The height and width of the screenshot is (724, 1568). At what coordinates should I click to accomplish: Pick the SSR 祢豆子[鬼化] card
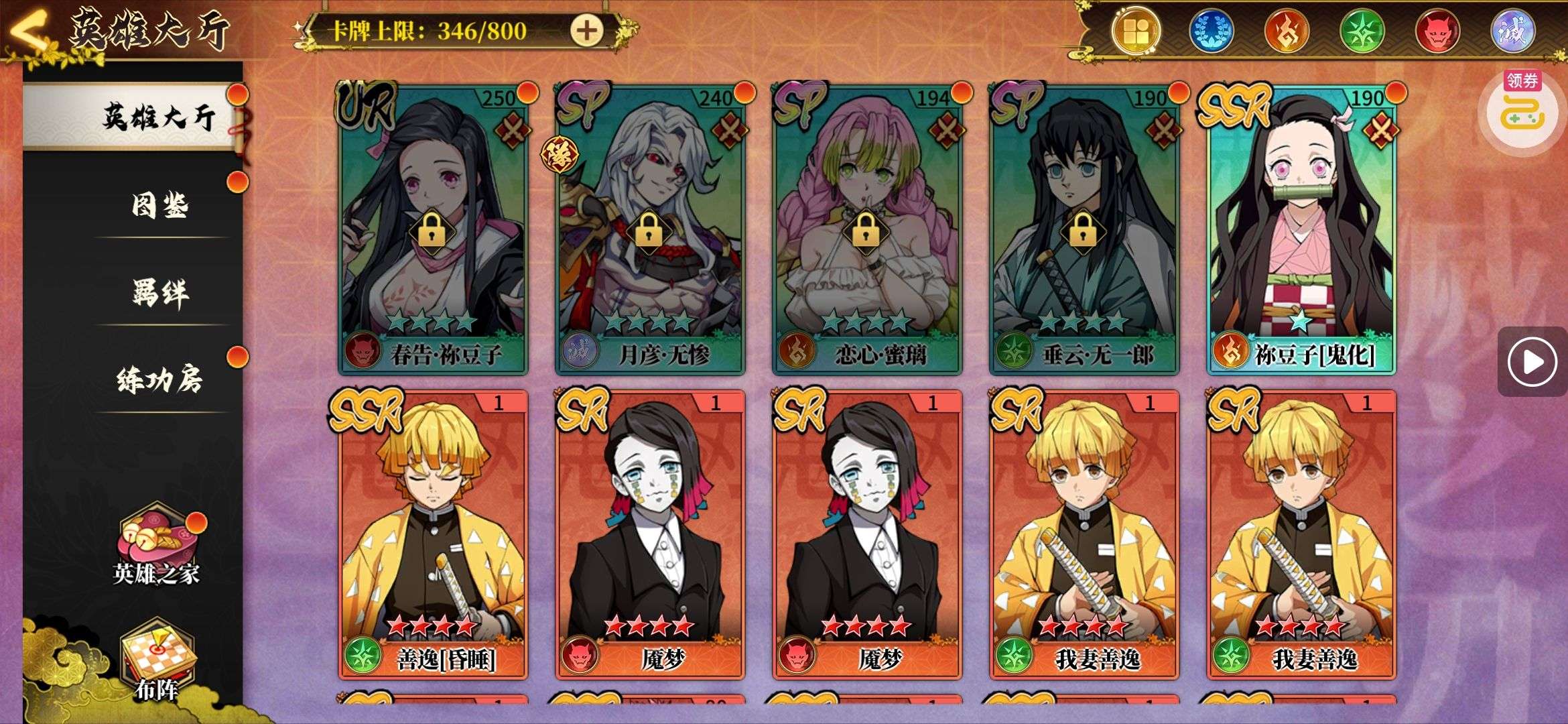1301,228
